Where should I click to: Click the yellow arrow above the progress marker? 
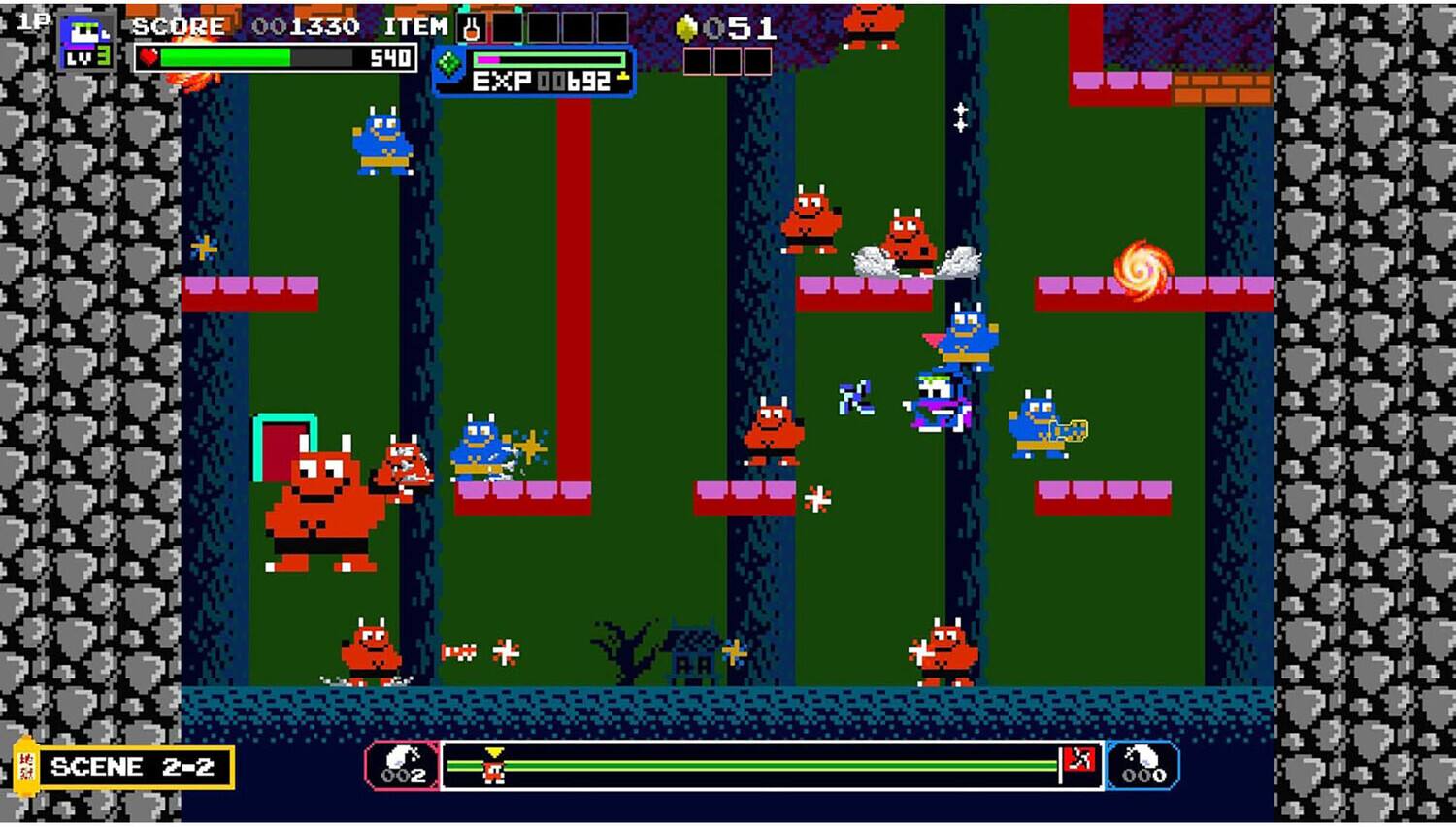click(x=493, y=749)
